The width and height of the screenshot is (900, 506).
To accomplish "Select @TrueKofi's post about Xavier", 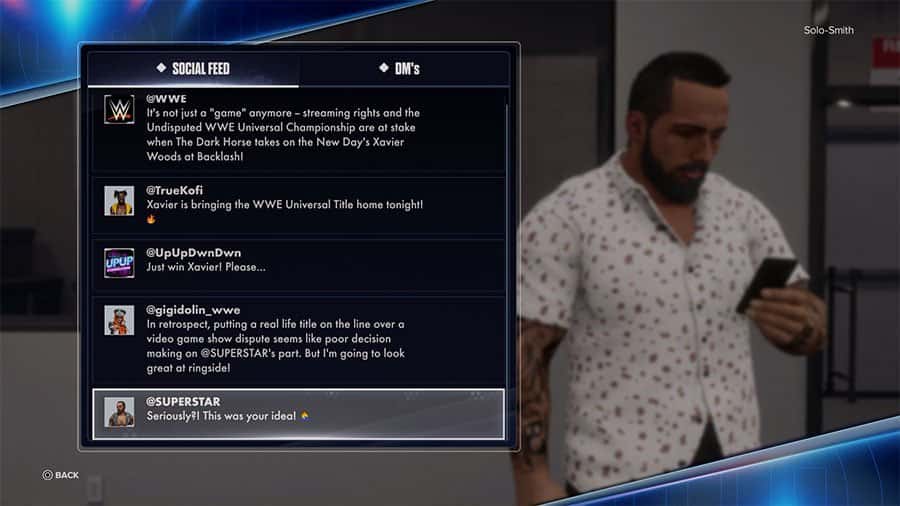I will tap(298, 204).
